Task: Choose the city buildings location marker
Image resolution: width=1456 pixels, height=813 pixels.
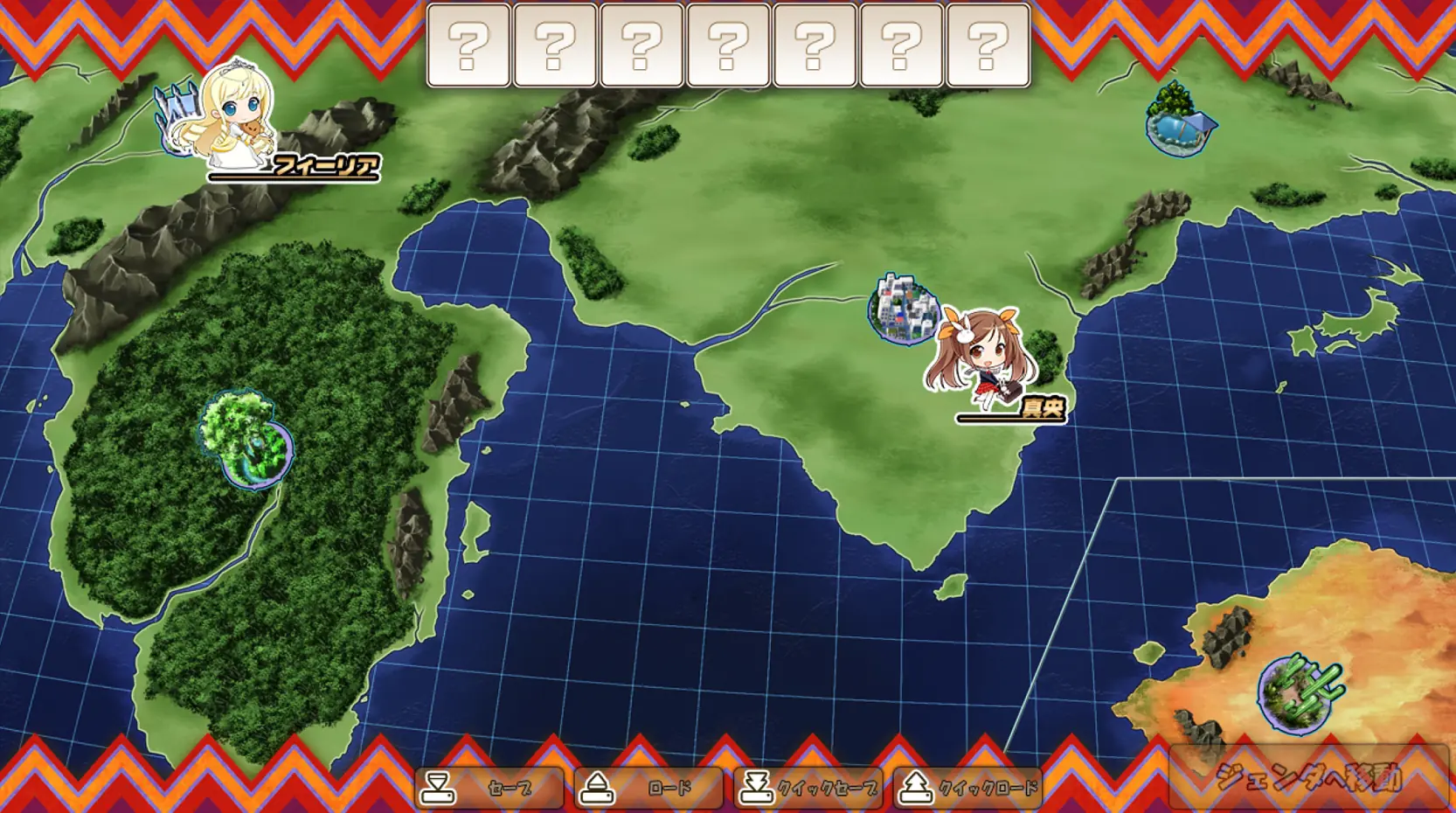Action: [904, 308]
